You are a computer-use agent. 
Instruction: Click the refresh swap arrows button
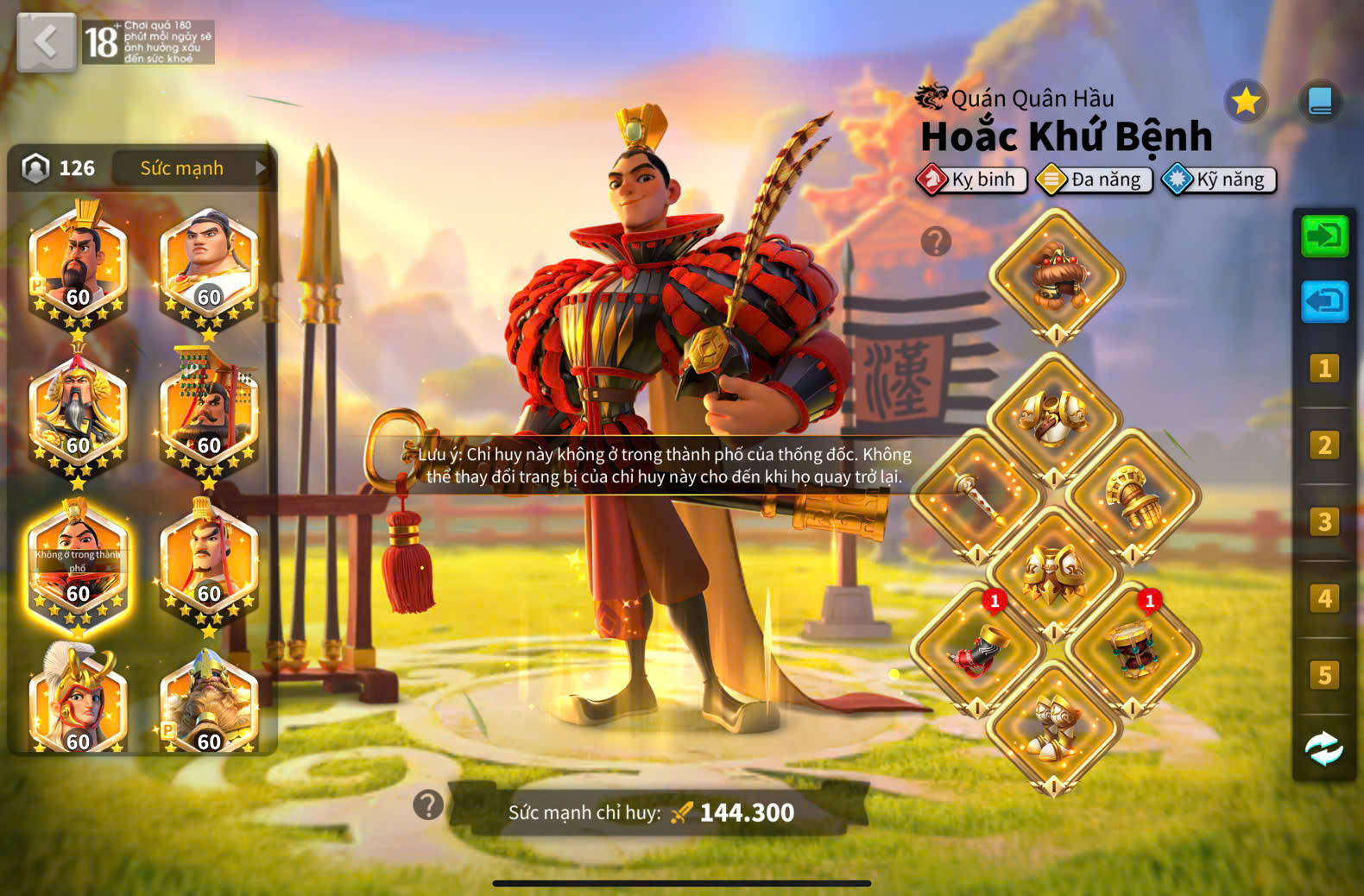(x=1324, y=749)
